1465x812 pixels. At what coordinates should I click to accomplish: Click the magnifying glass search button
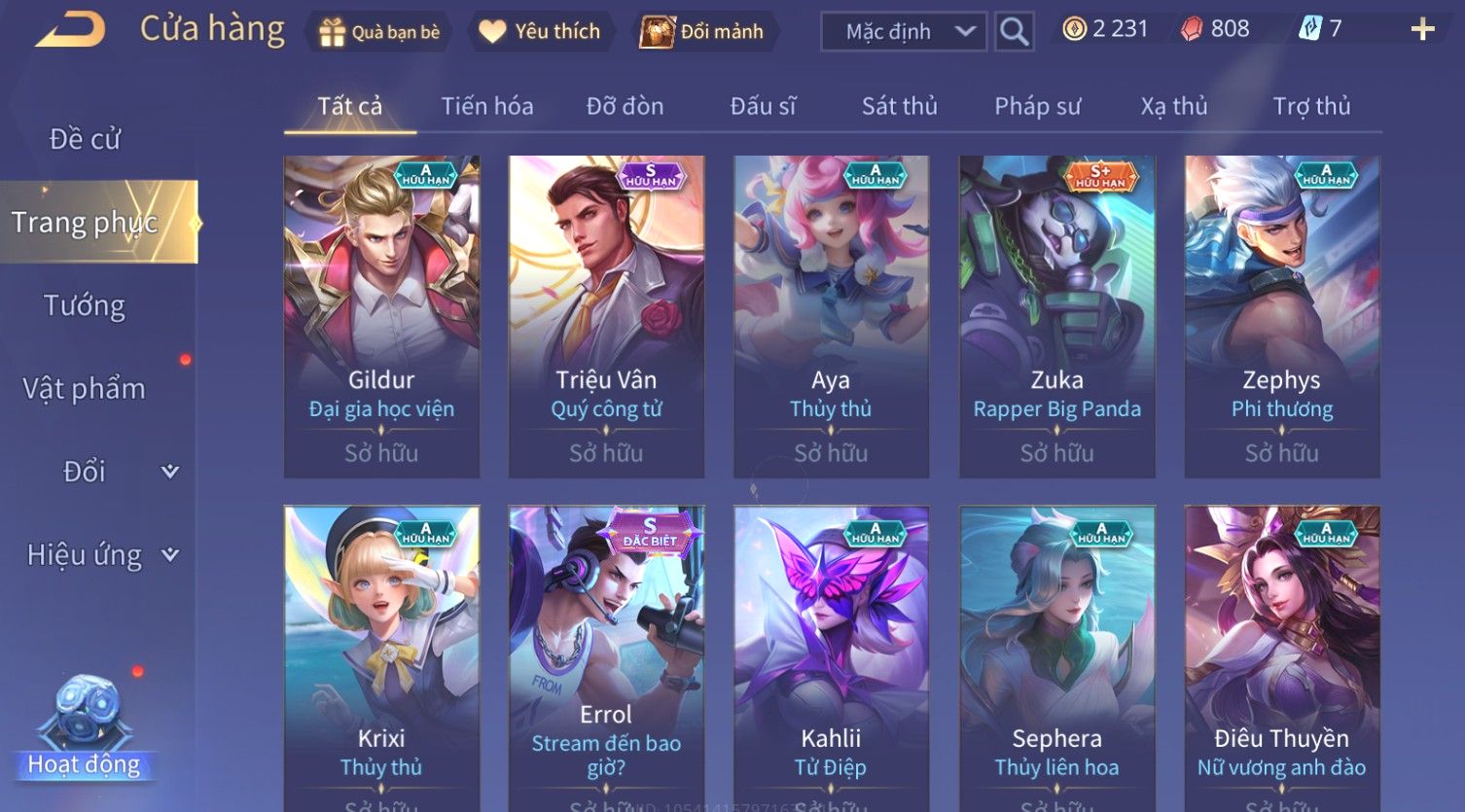click(x=1014, y=32)
